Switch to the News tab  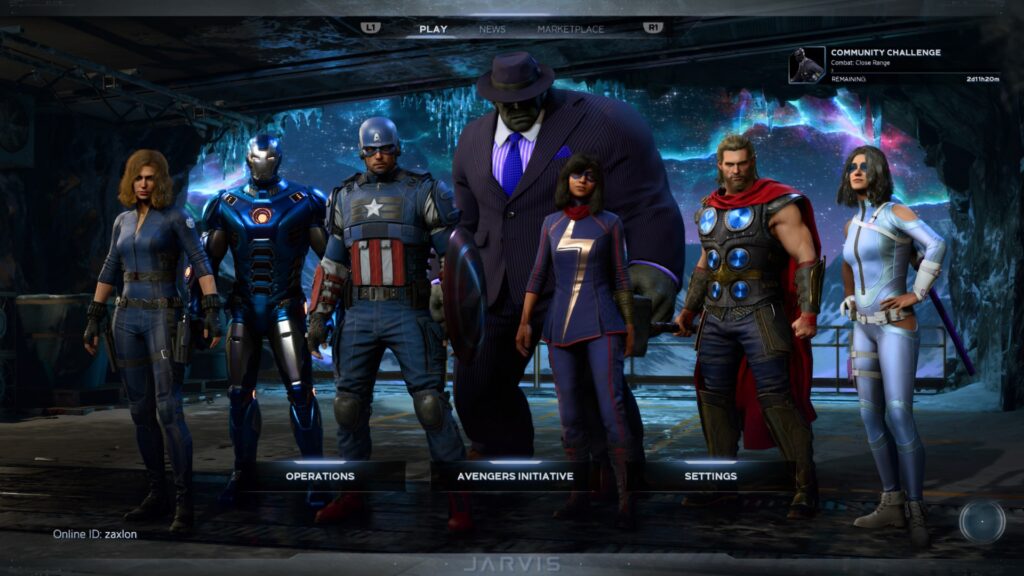pyautogui.click(x=492, y=29)
